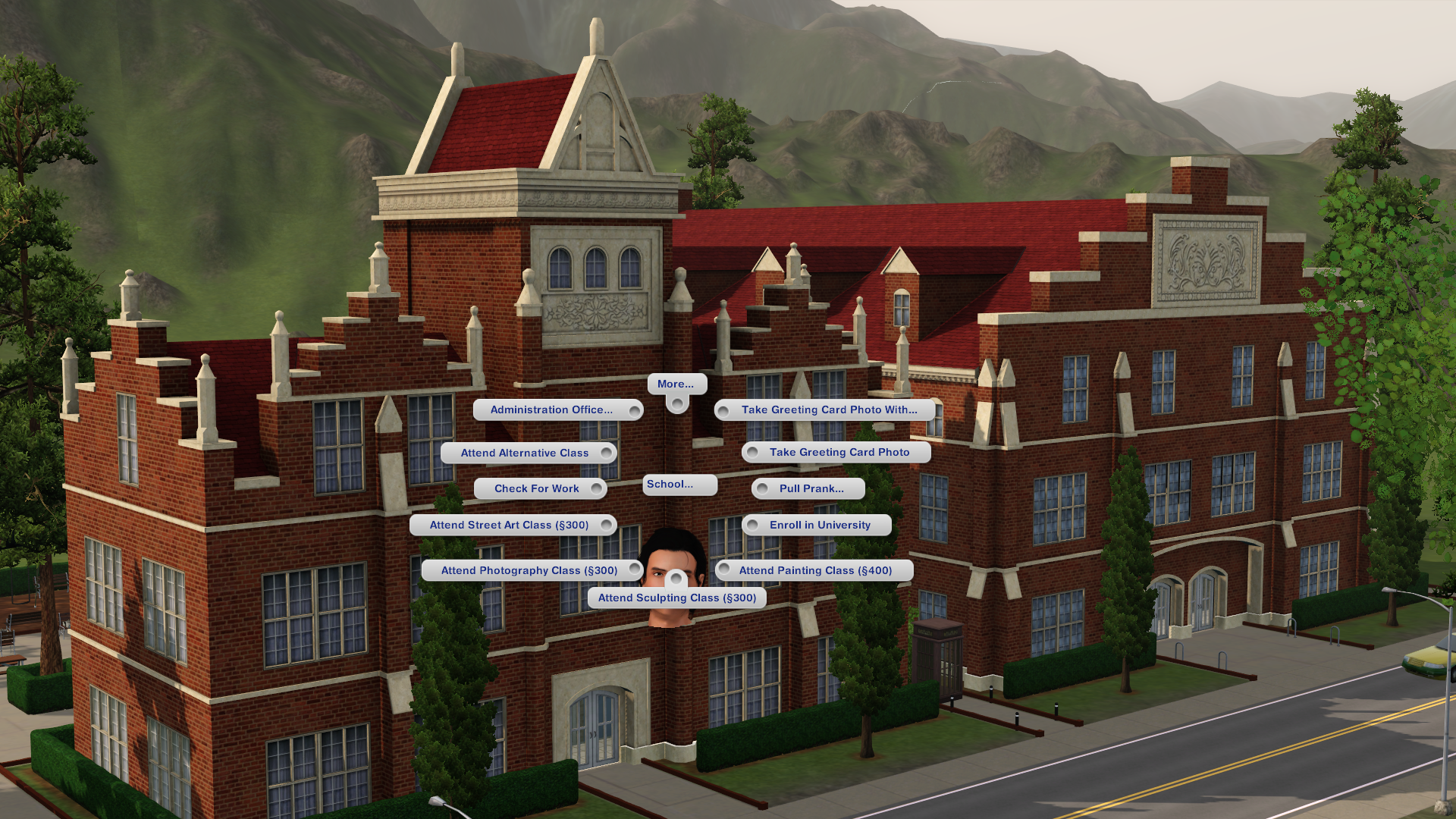Select the circle icon next to Enroll in University

(751, 524)
